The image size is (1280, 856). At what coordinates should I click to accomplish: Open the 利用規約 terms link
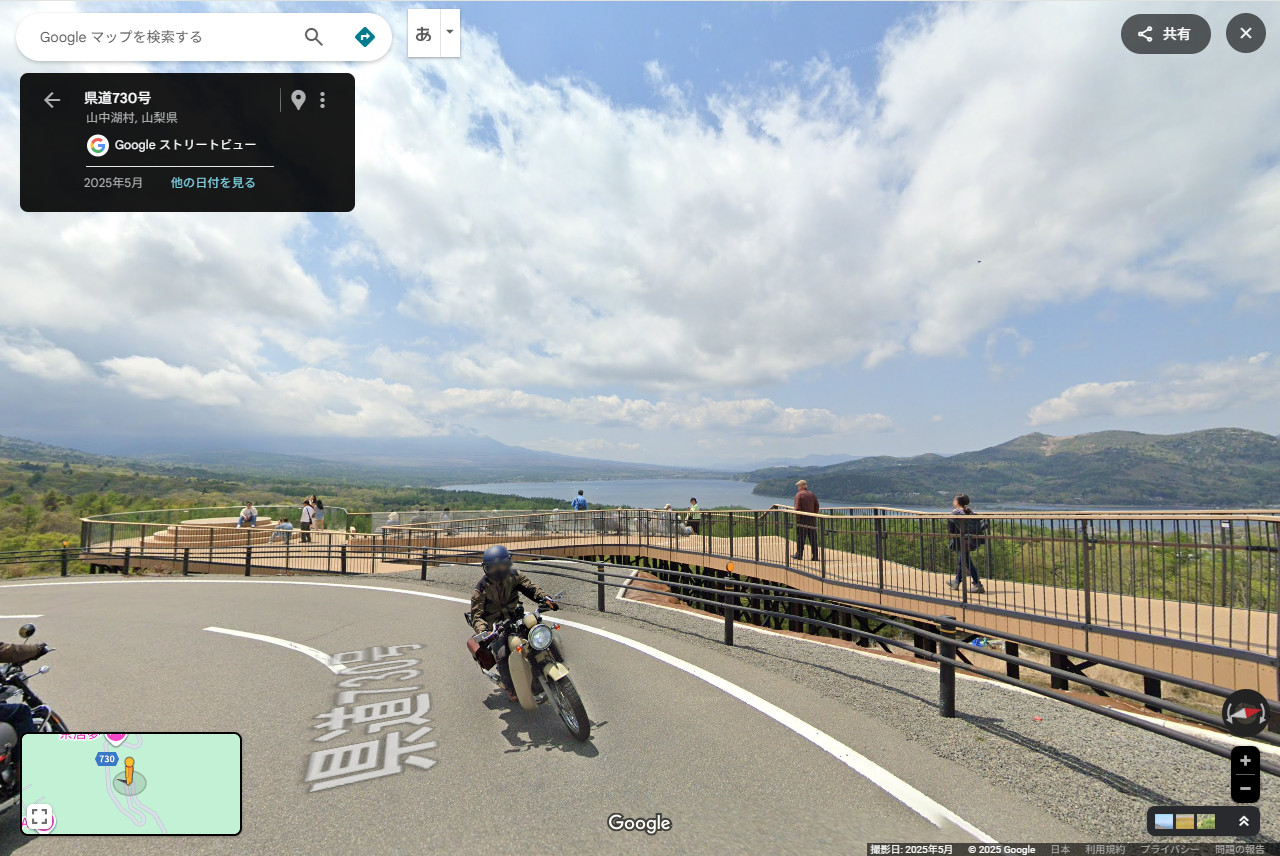1105,850
